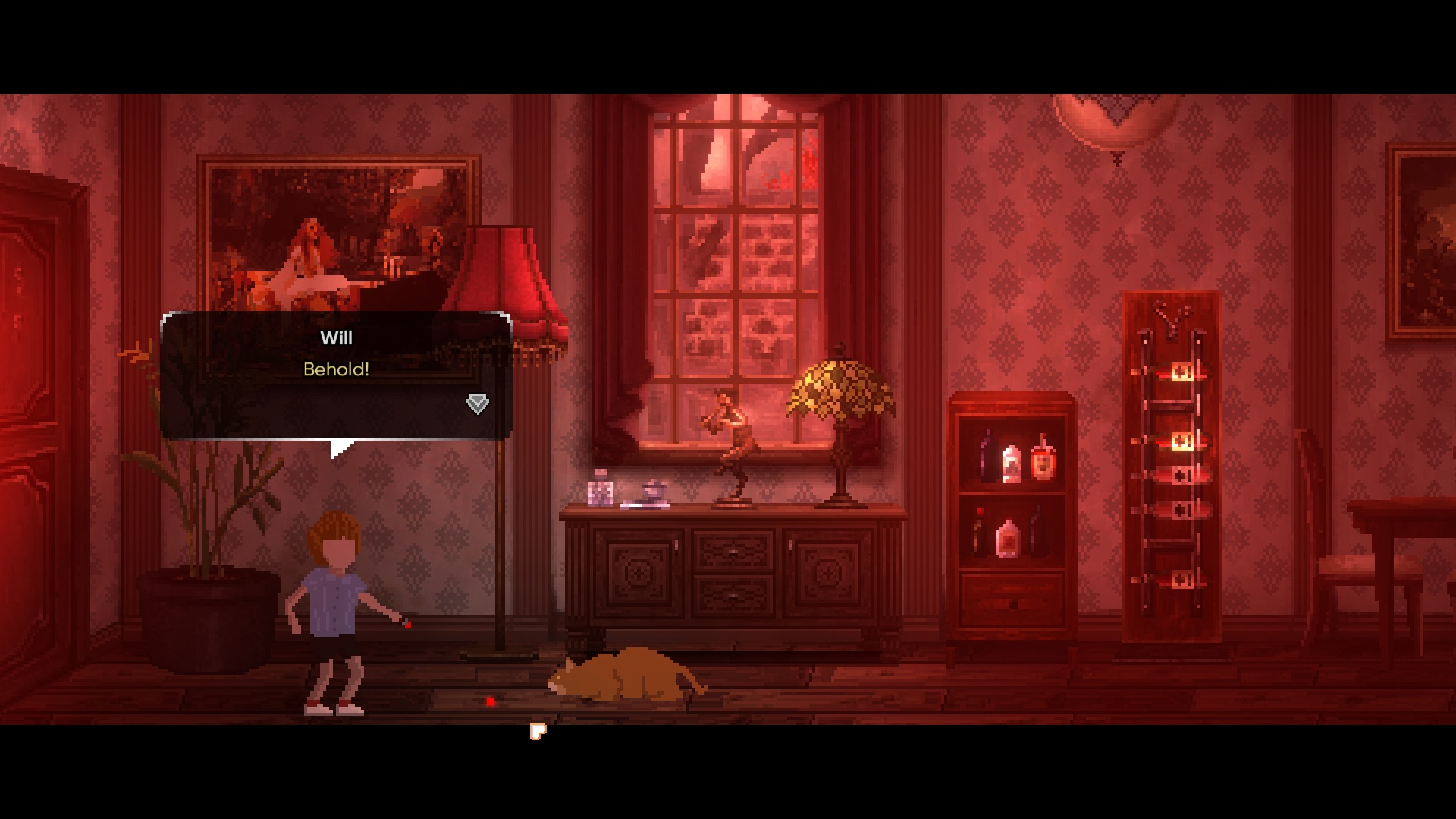Click the purple glass cube on the dresser
The width and height of the screenshot is (1456, 819).
pyautogui.click(x=600, y=491)
